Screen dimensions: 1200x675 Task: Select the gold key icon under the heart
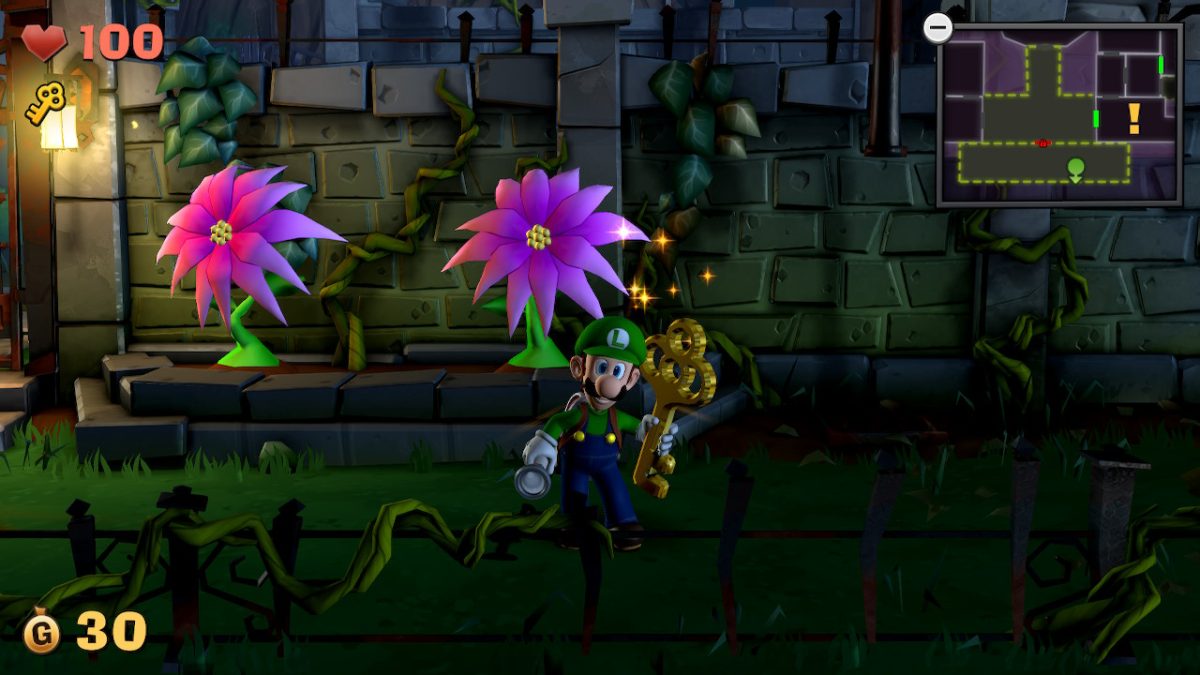point(46,103)
